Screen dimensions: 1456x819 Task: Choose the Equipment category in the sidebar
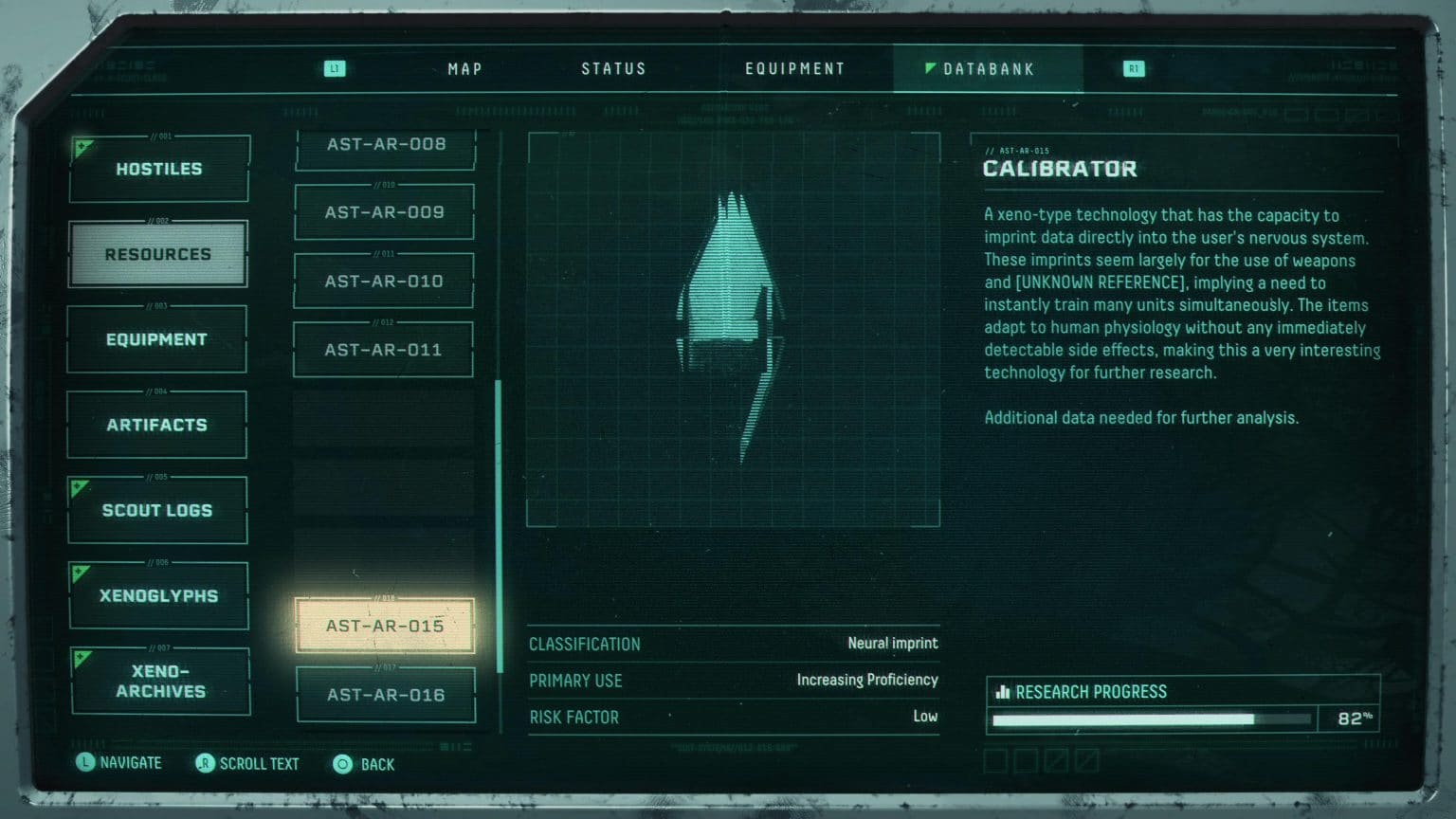click(156, 339)
